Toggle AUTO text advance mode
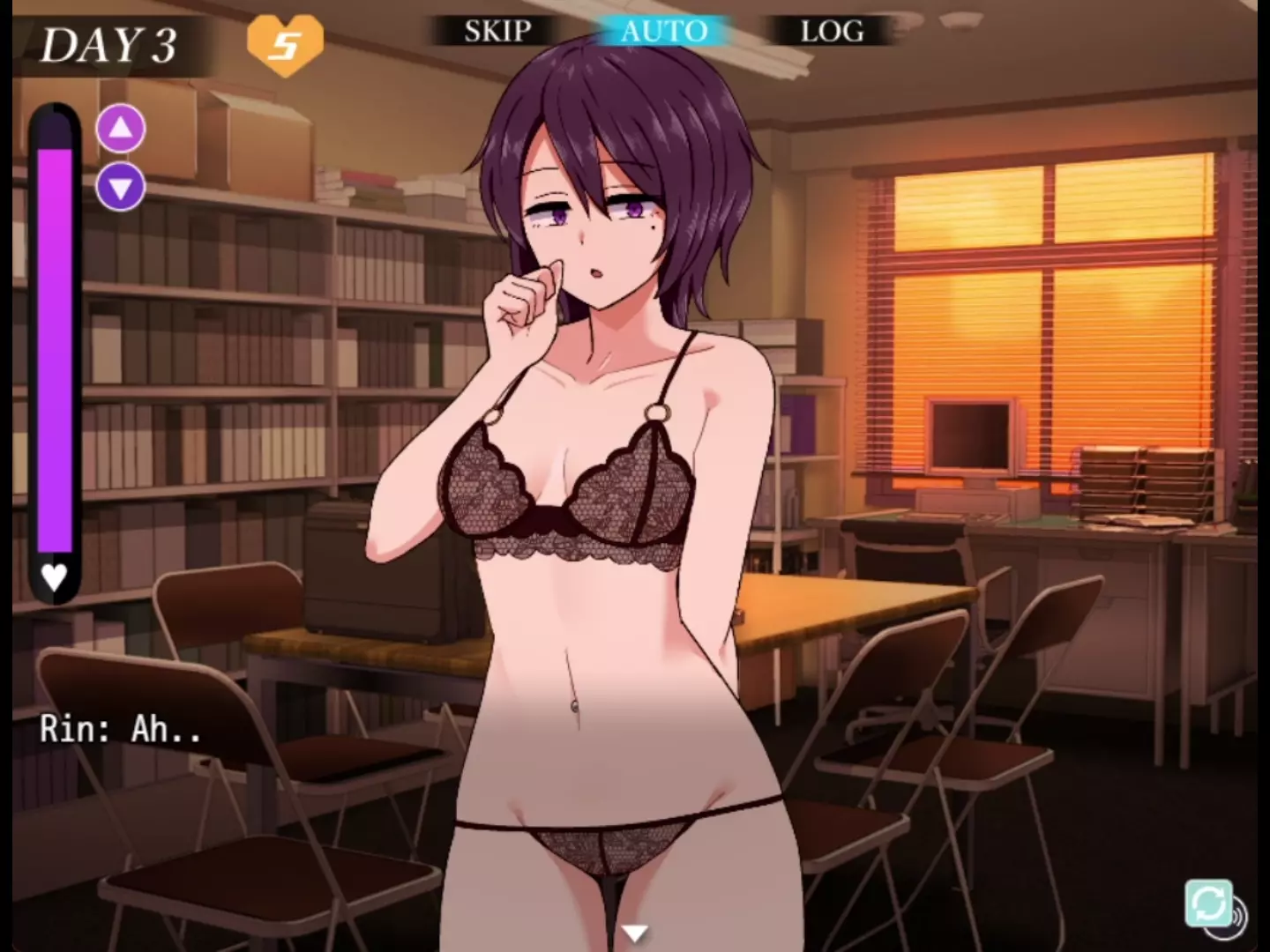The width and height of the screenshot is (1270, 952). (664, 32)
